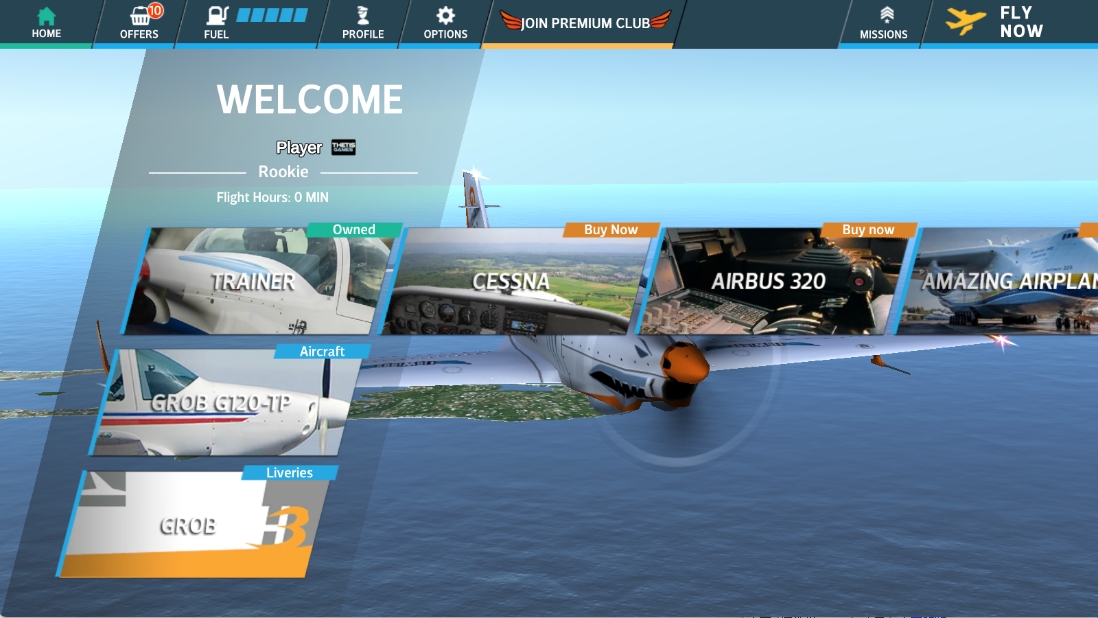Open the Amazing Airplanes pack
Screen dimensions: 1098x618
[1005, 282]
